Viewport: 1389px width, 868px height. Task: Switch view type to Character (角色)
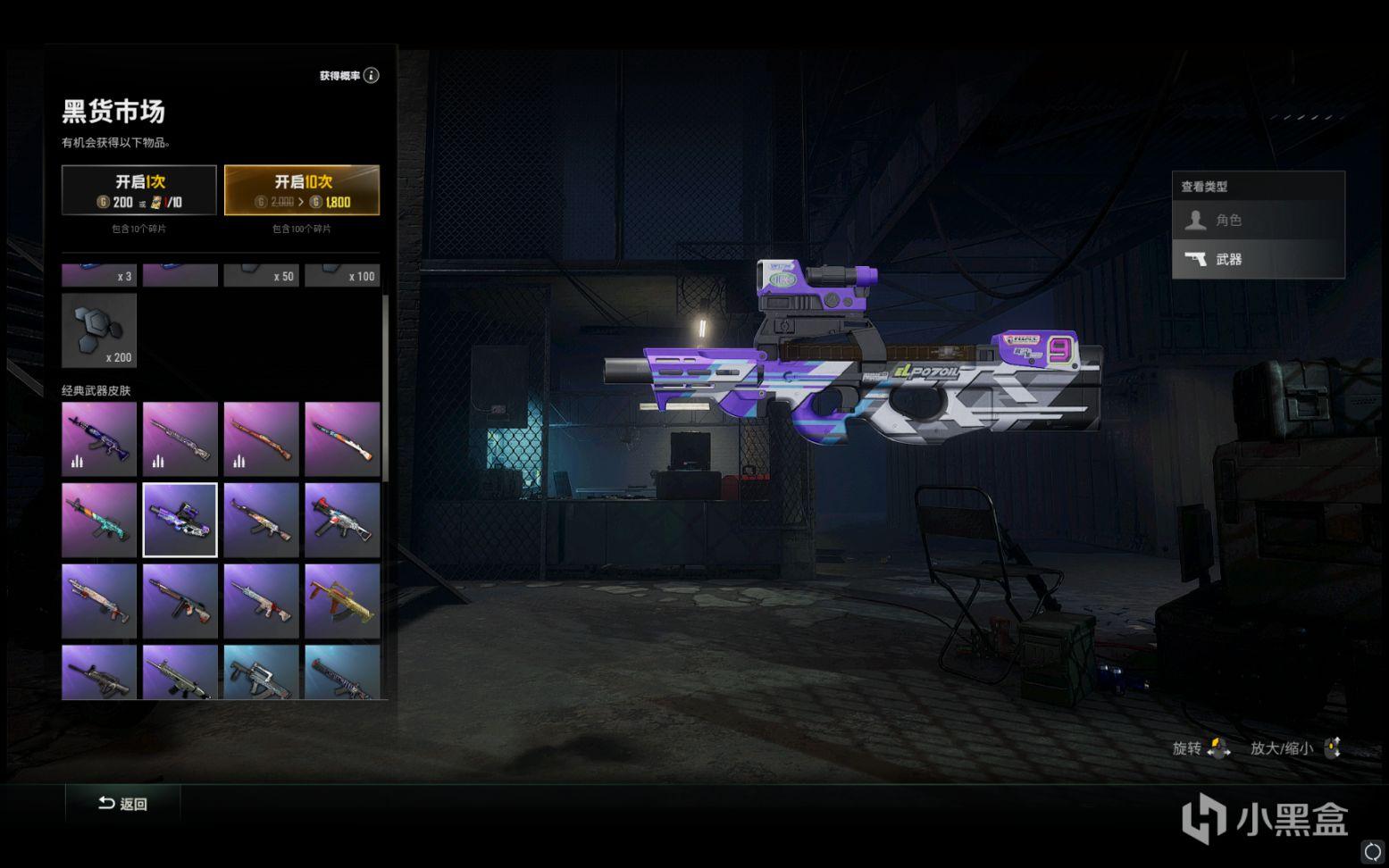coord(1258,220)
